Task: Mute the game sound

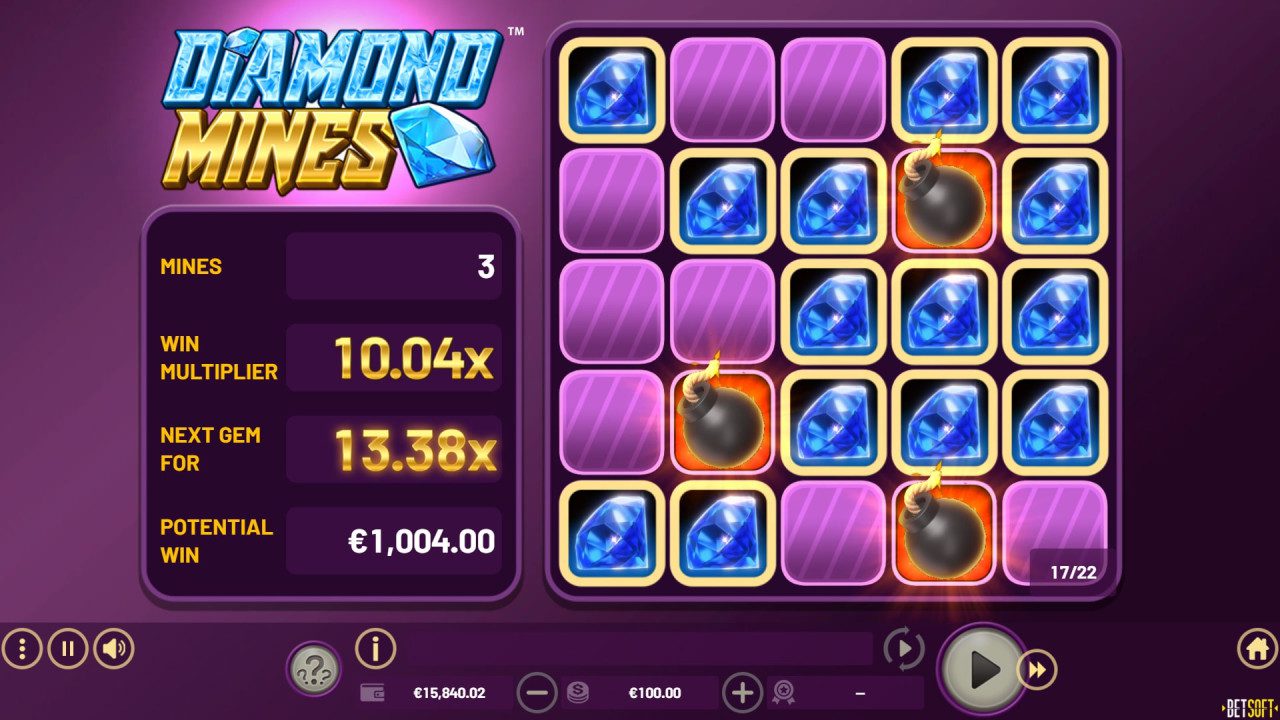Action: (x=111, y=649)
